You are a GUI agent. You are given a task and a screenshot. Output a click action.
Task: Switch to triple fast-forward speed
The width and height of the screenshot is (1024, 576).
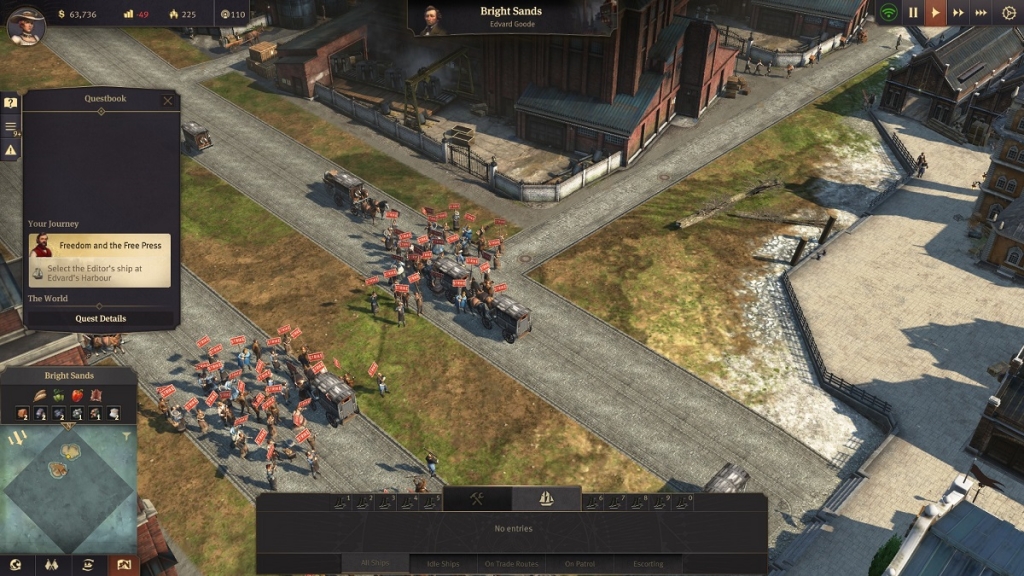pyautogui.click(x=981, y=13)
